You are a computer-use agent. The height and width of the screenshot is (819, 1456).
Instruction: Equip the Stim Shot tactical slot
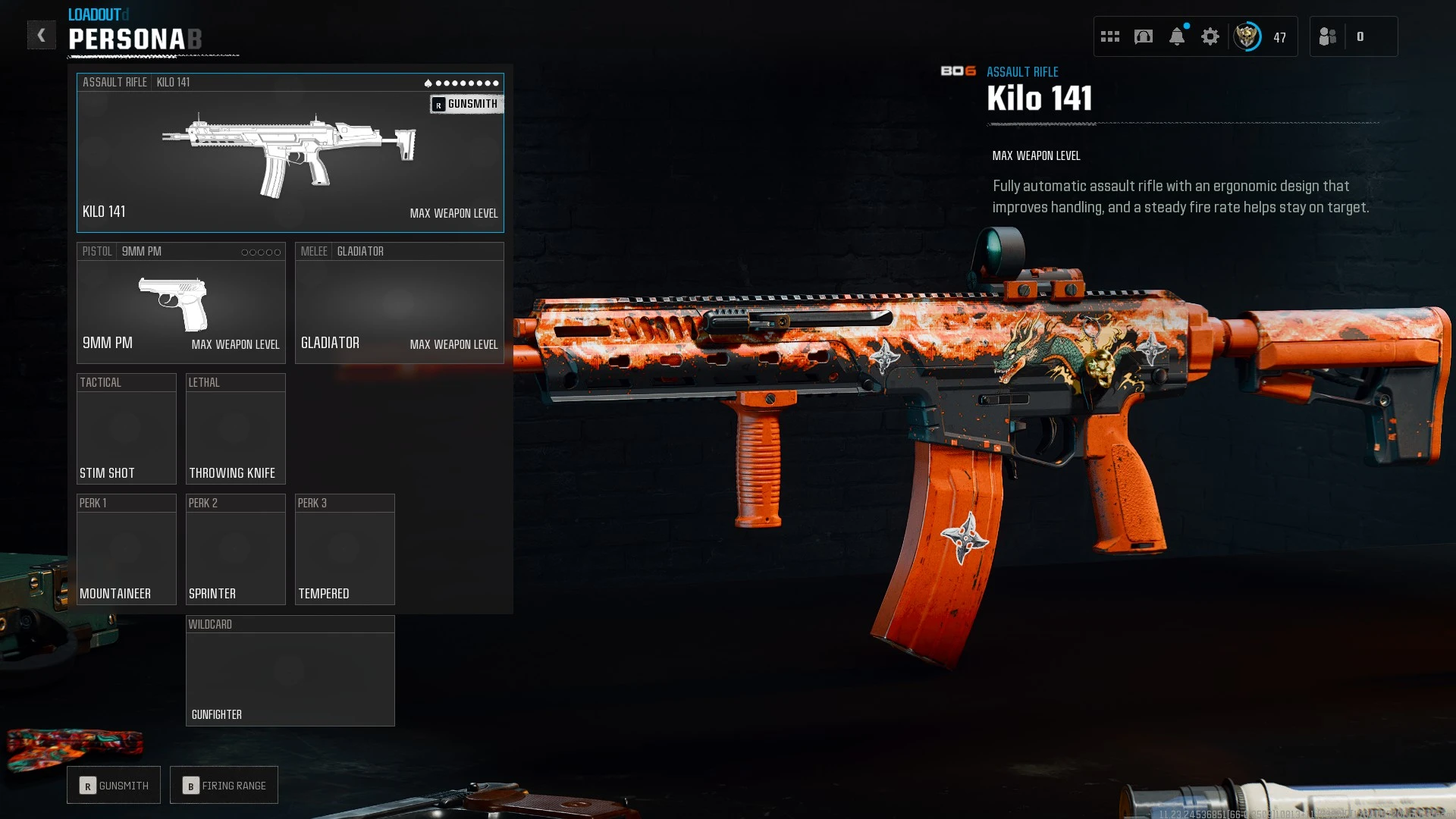pyautogui.click(x=127, y=428)
